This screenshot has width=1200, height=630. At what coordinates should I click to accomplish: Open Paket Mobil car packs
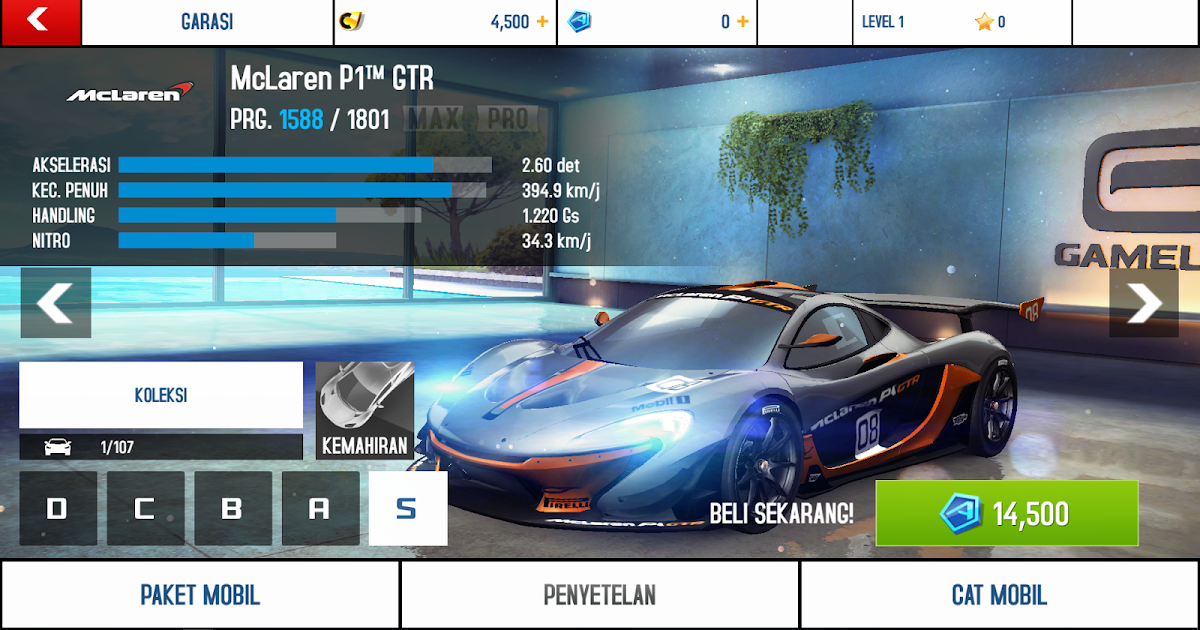click(x=200, y=595)
